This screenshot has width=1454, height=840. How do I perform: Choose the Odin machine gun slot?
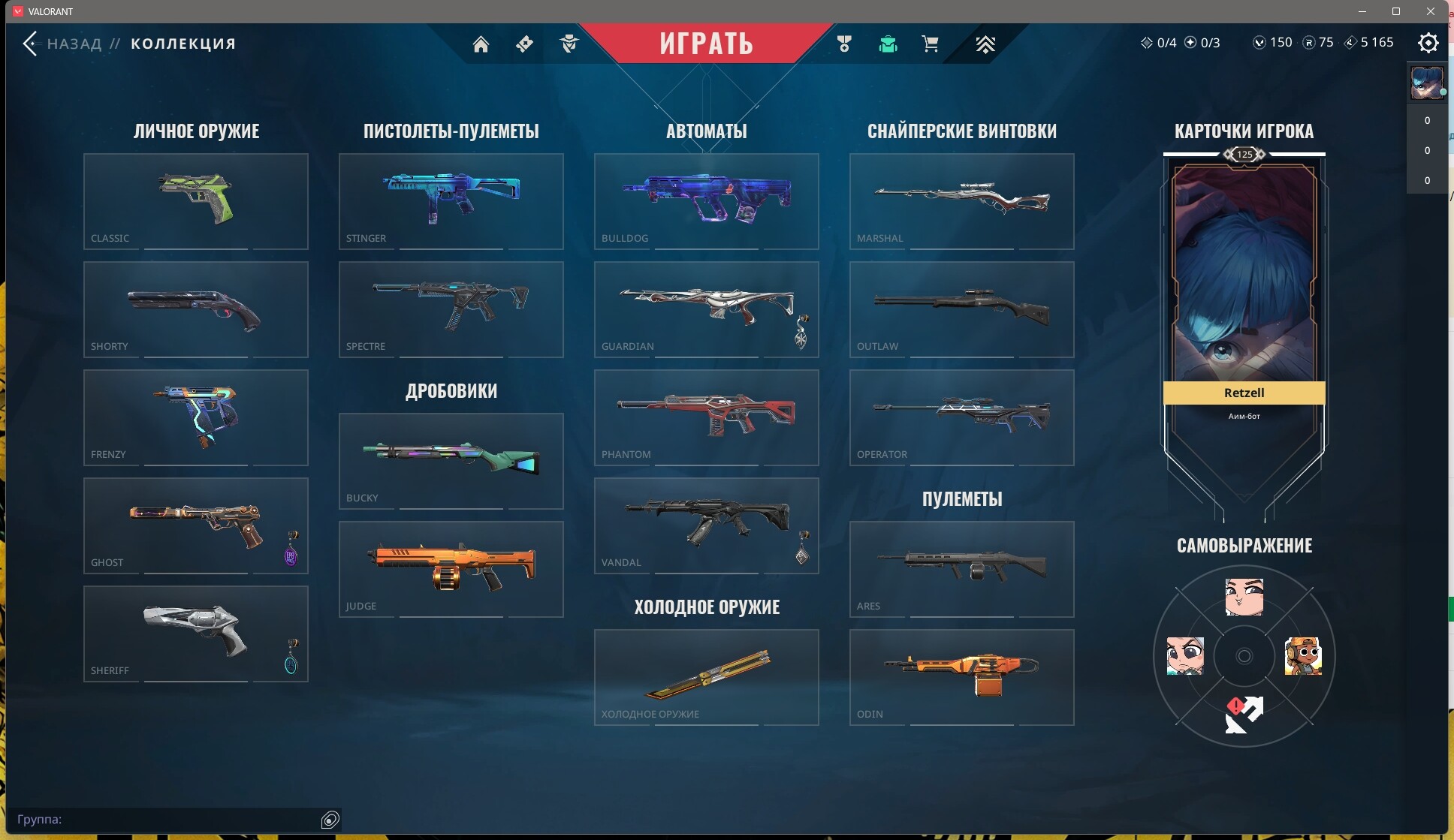point(961,677)
